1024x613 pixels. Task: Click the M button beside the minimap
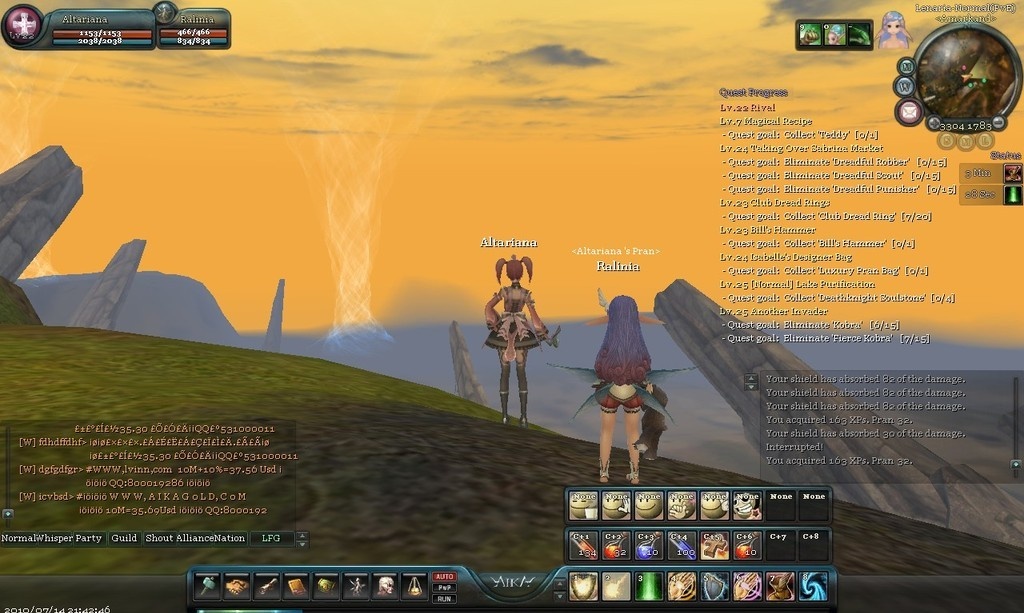tap(906, 66)
